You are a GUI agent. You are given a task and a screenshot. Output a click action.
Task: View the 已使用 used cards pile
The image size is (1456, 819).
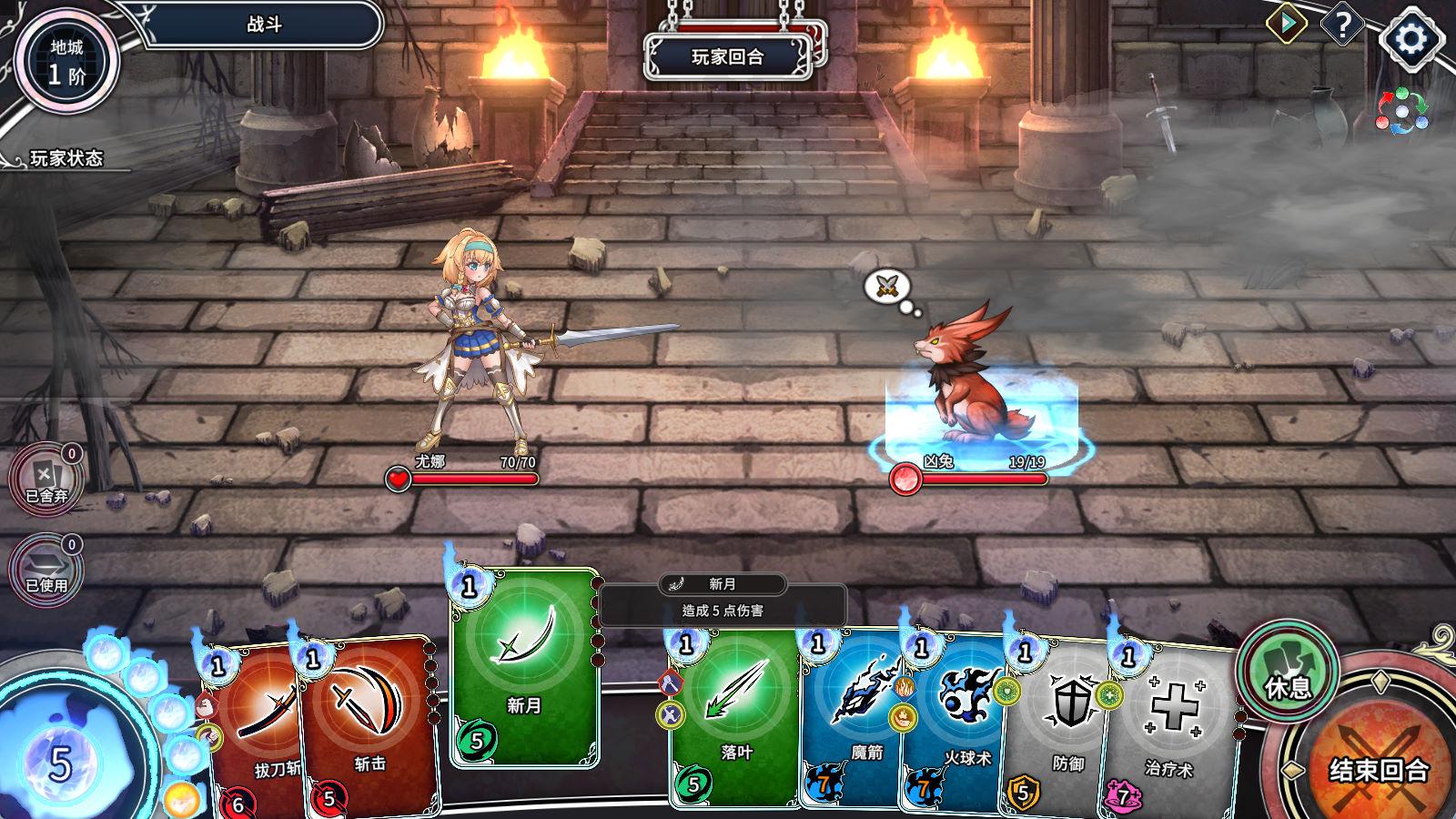tap(45, 570)
